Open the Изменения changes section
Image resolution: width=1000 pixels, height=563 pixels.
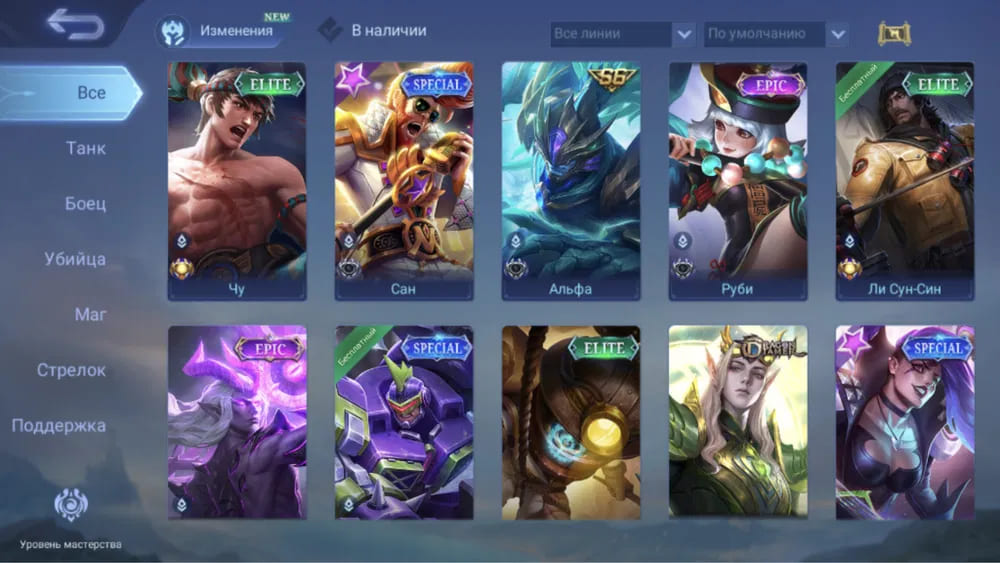coord(220,31)
